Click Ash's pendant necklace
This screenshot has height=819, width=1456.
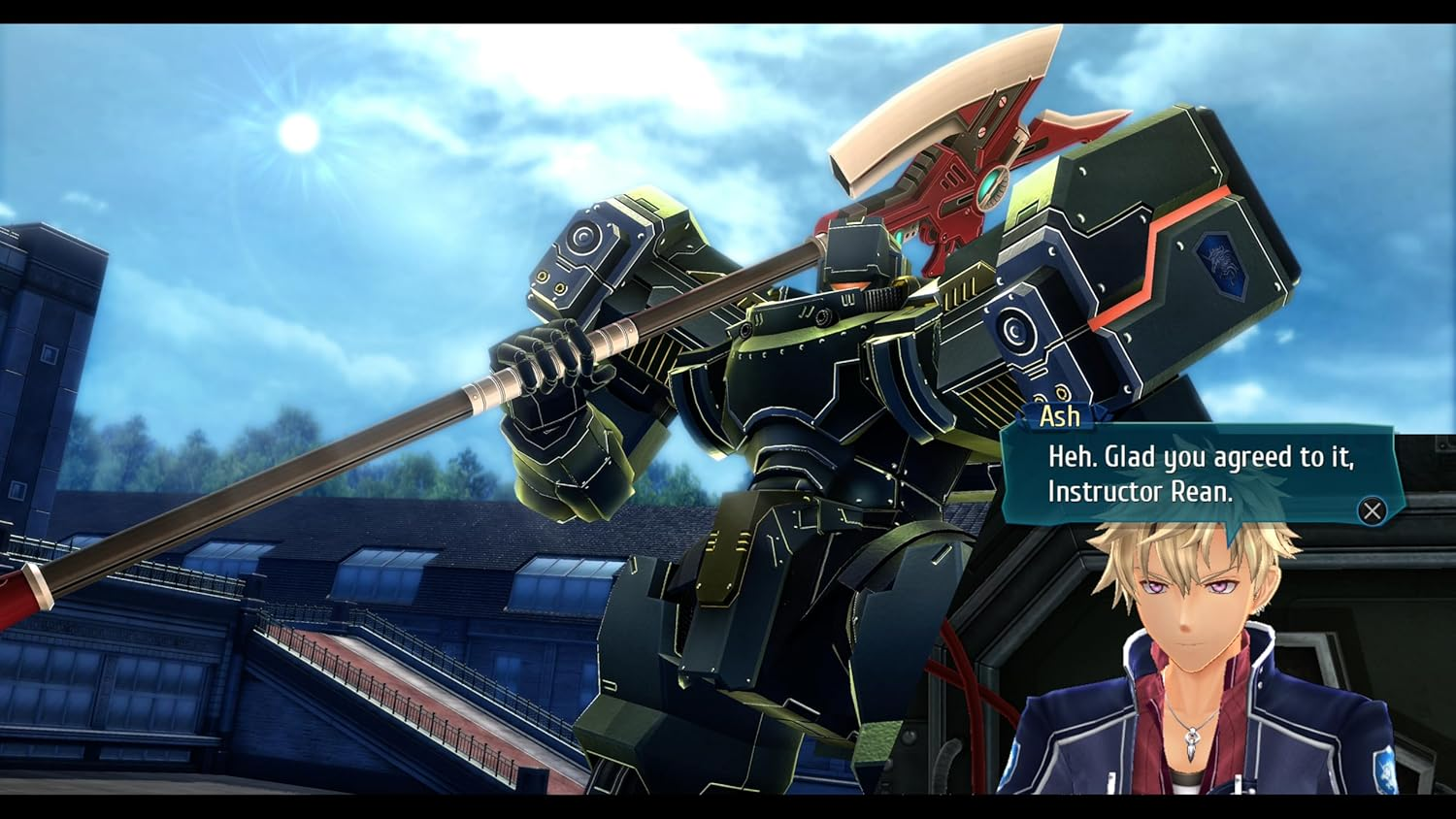pos(1190,742)
